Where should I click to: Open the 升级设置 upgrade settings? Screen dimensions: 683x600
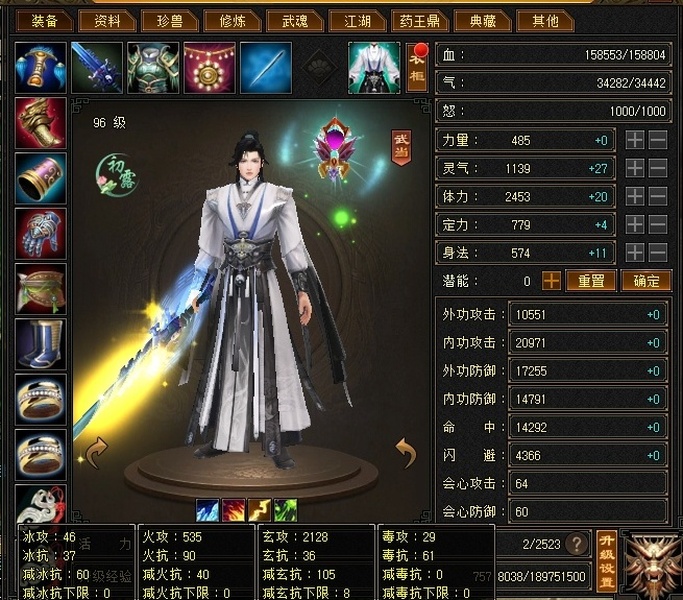click(x=605, y=561)
